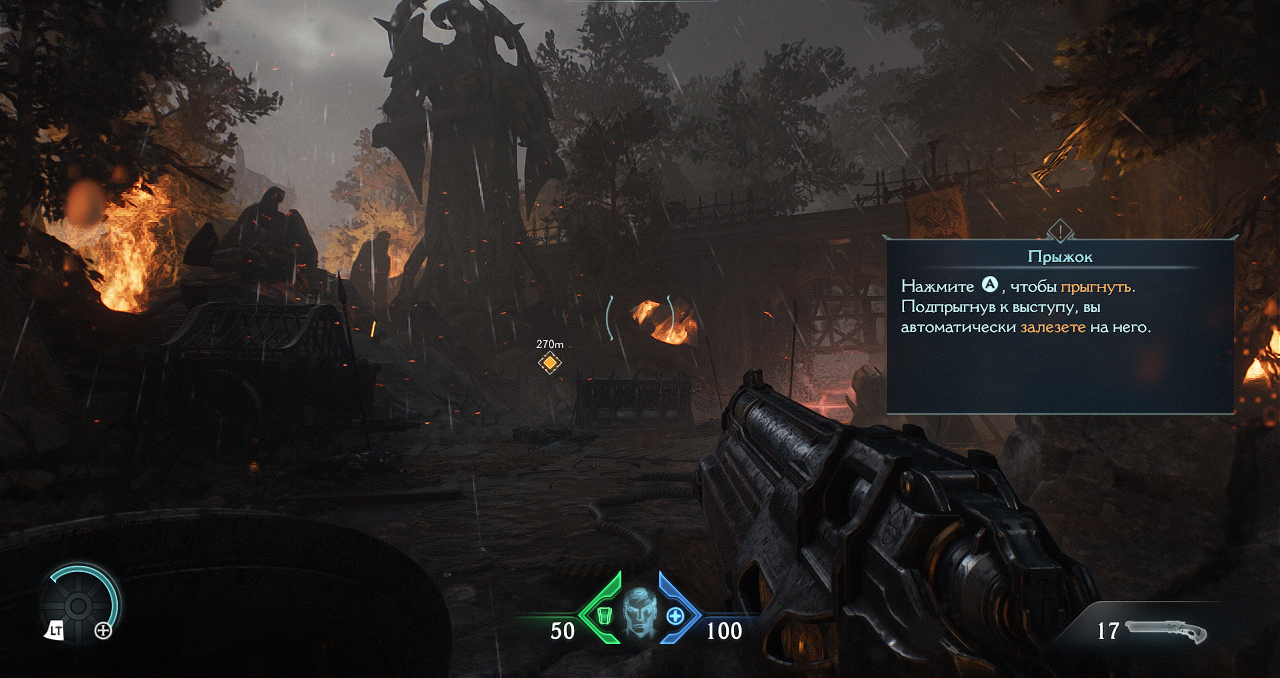Image resolution: width=1280 pixels, height=678 pixels.
Task: Select the shotgun weapon icon
Action: (x=1166, y=631)
